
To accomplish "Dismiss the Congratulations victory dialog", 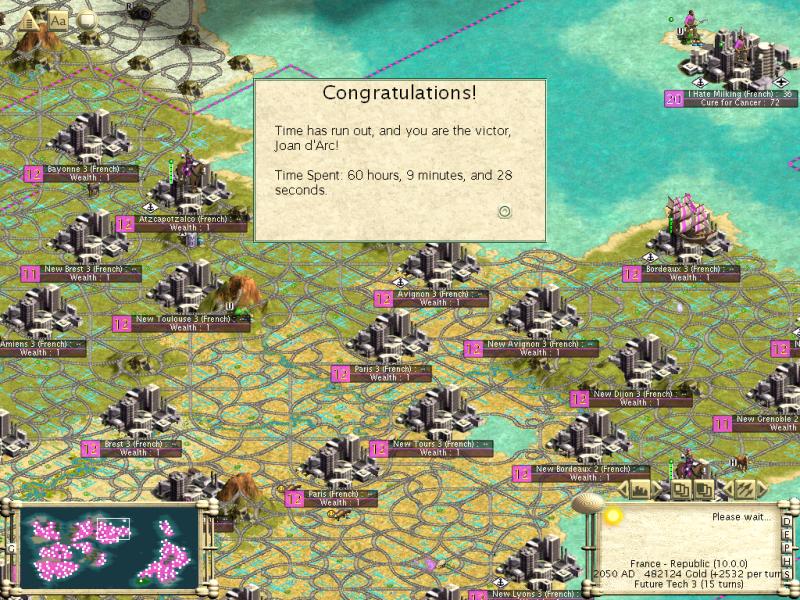I will [x=505, y=211].
